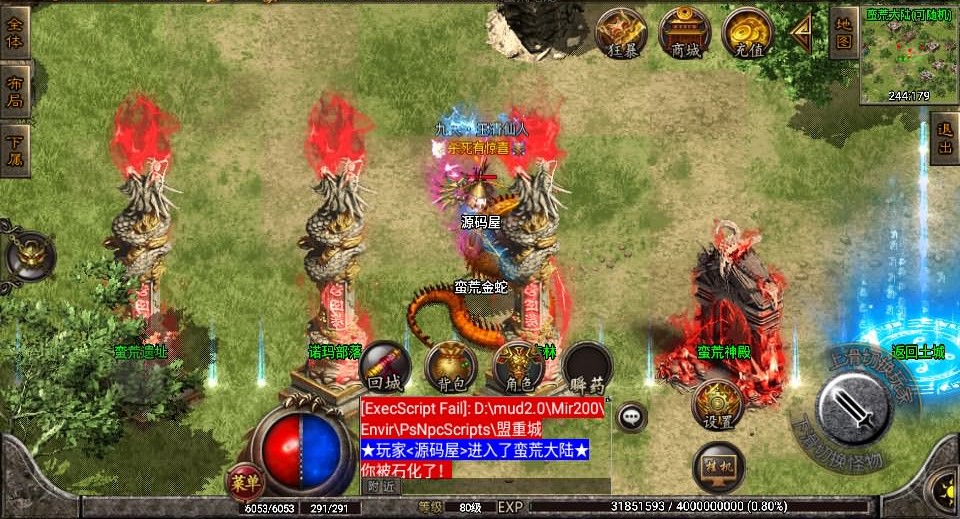Open the 菜单 menu button
The width and height of the screenshot is (960, 519).
click(244, 480)
